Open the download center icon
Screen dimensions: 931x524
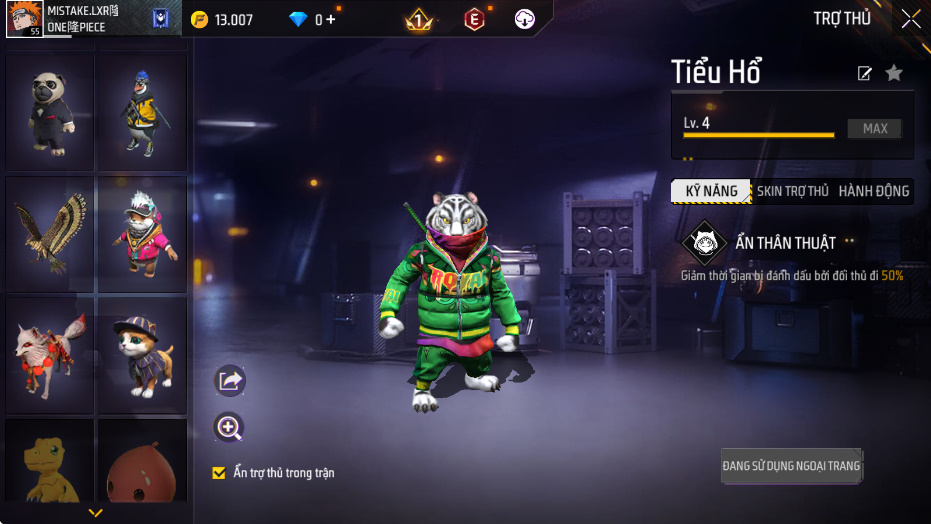(525, 19)
